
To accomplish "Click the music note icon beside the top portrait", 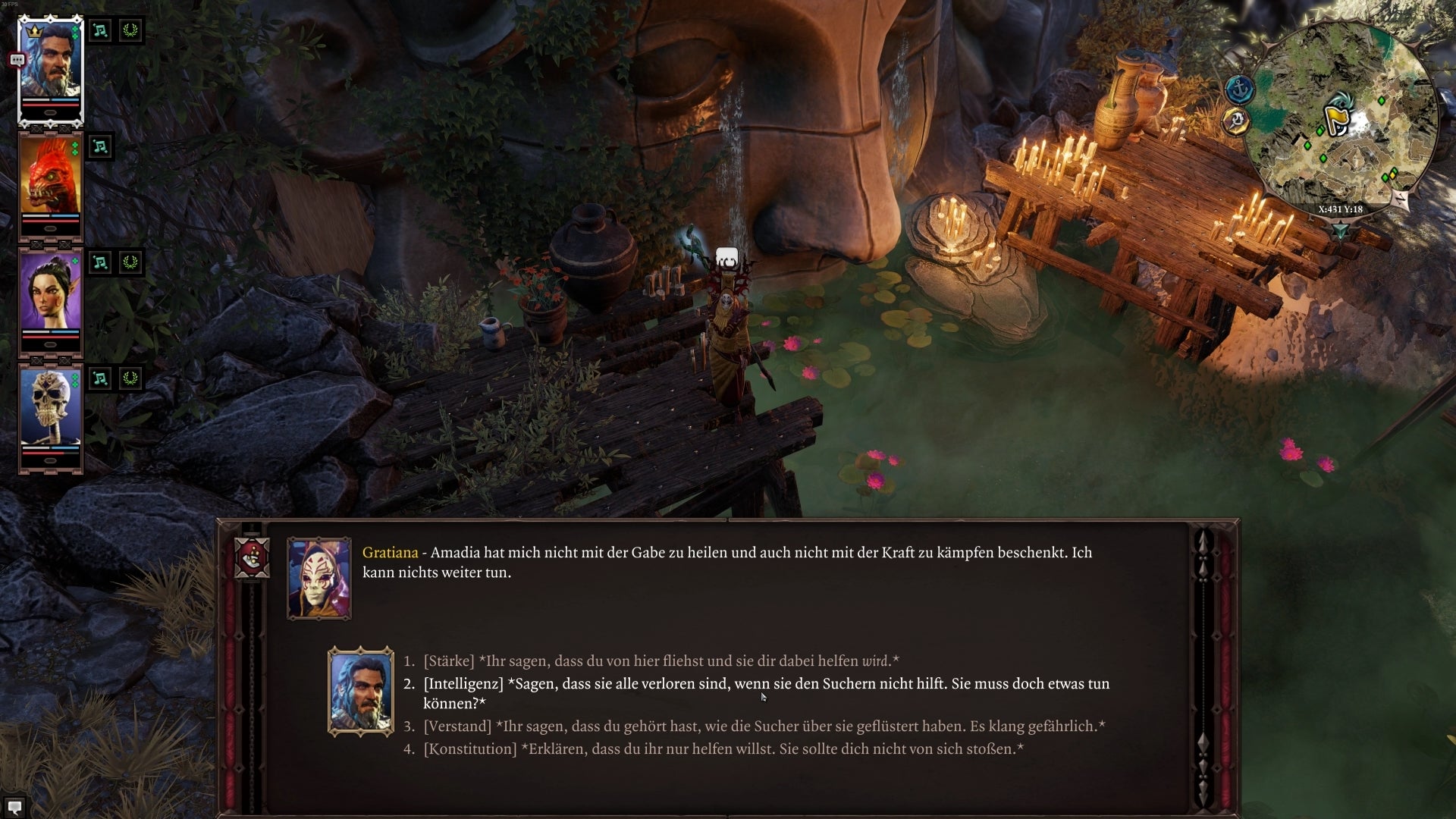I will pyautogui.click(x=99, y=31).
